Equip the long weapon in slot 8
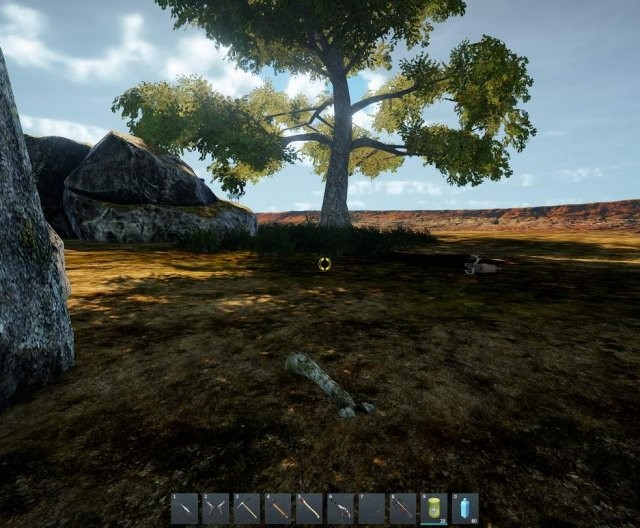 point(402,508)
